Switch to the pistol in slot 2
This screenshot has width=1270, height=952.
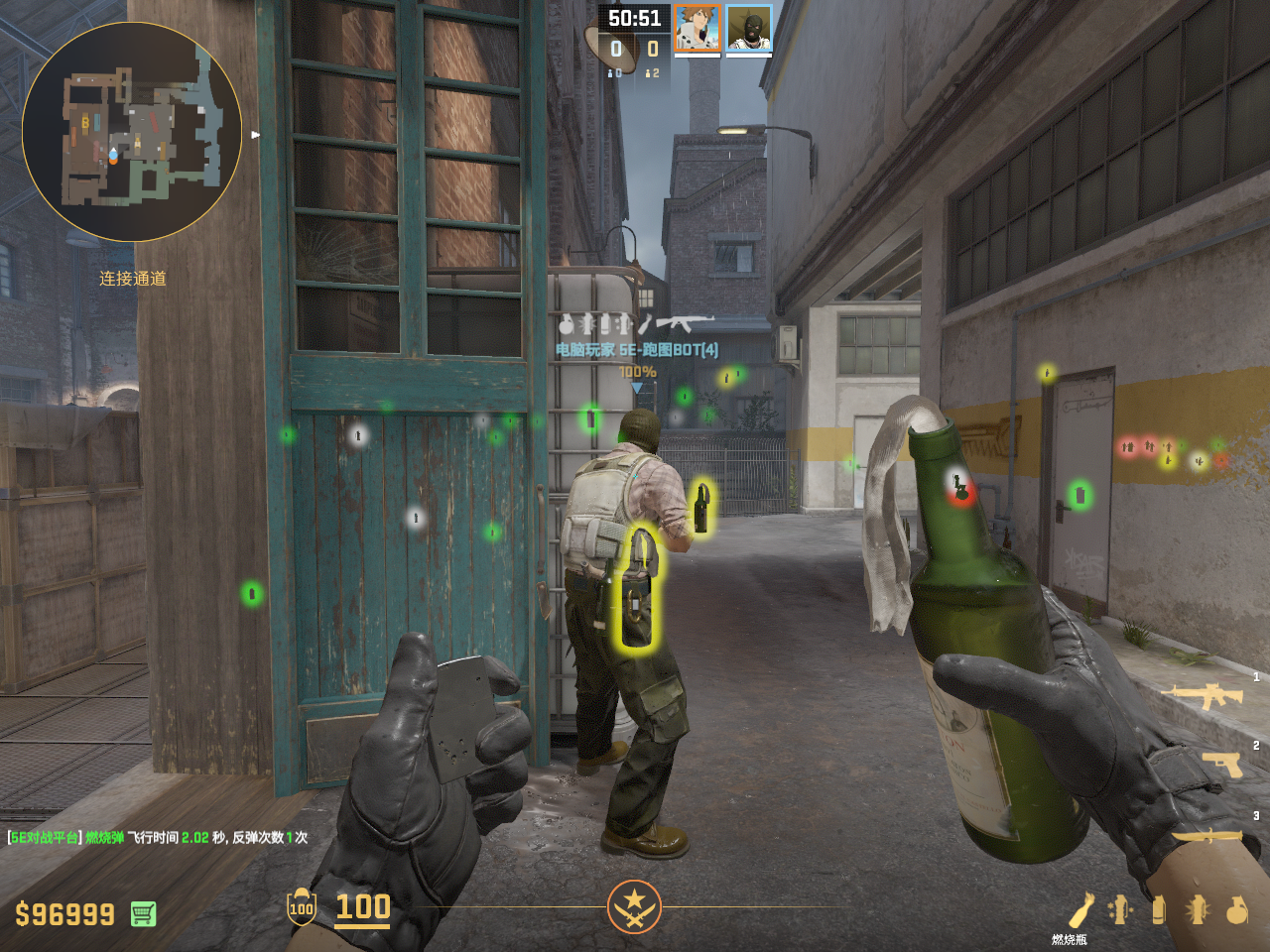[1222, 763]
